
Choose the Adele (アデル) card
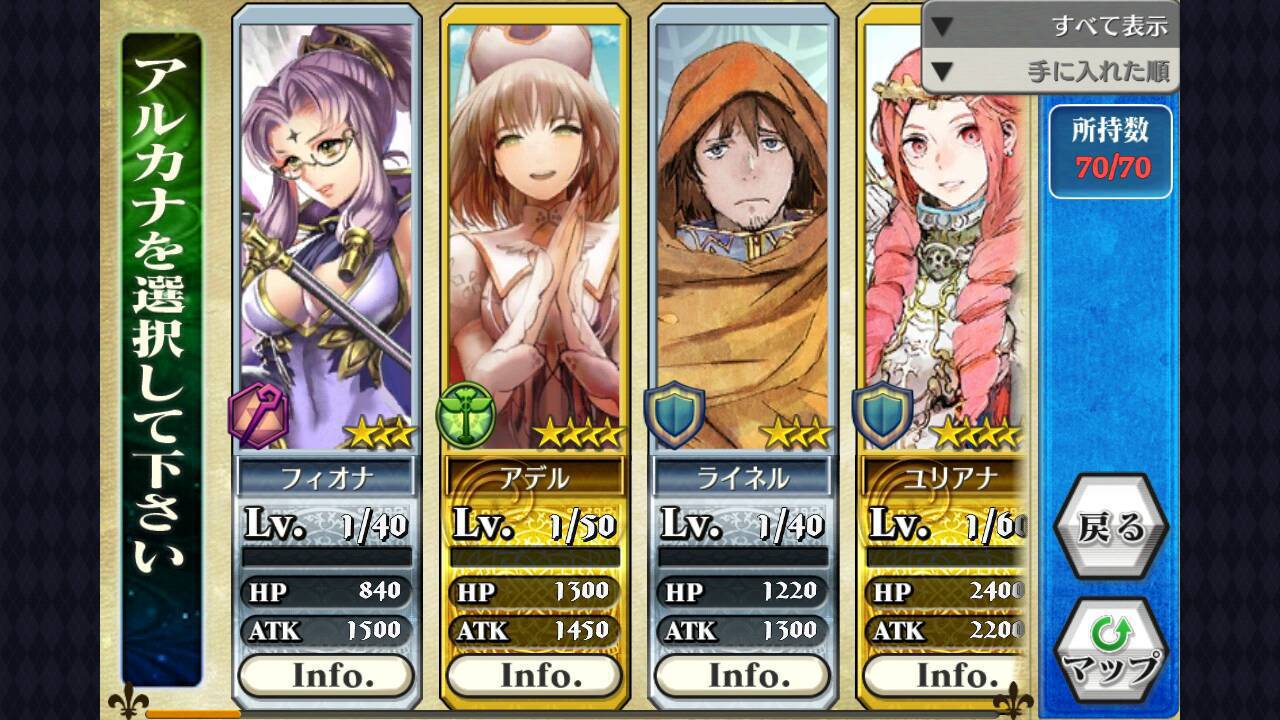pos(535,240)
